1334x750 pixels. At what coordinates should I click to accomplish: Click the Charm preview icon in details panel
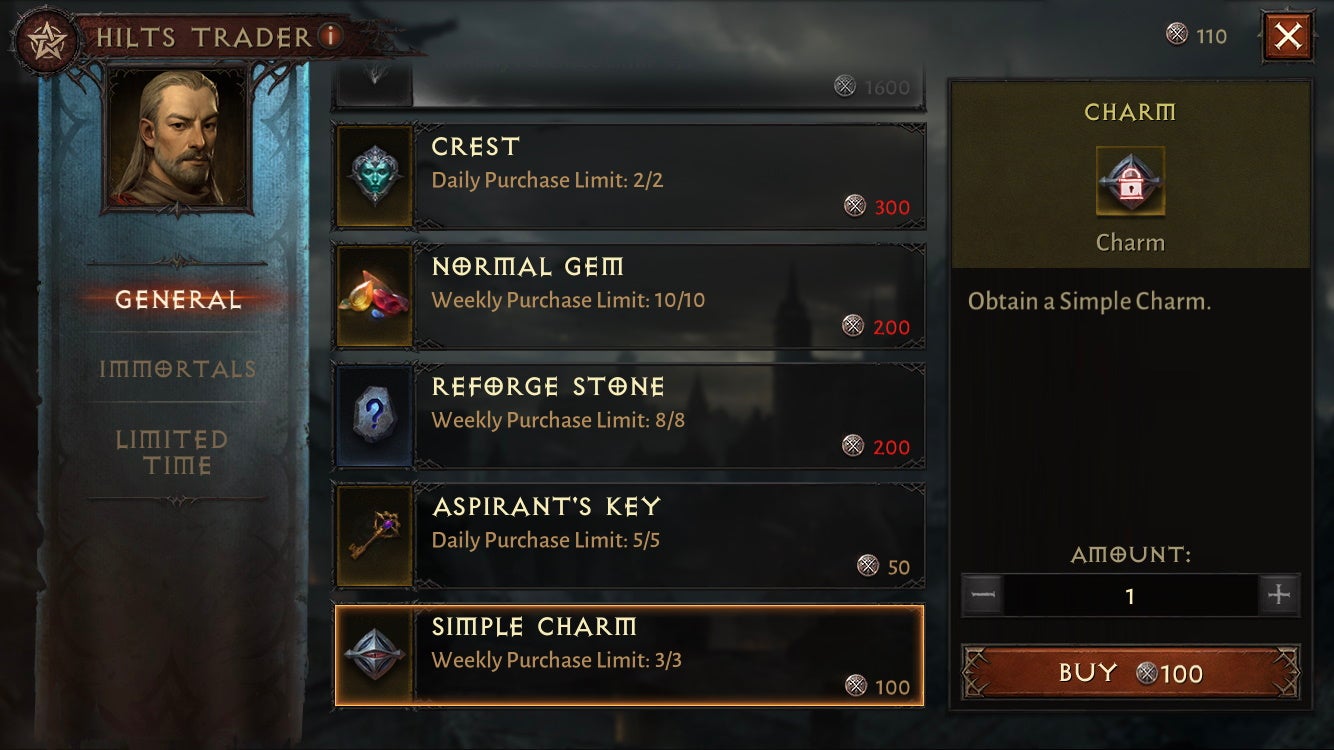[1129, 183]
